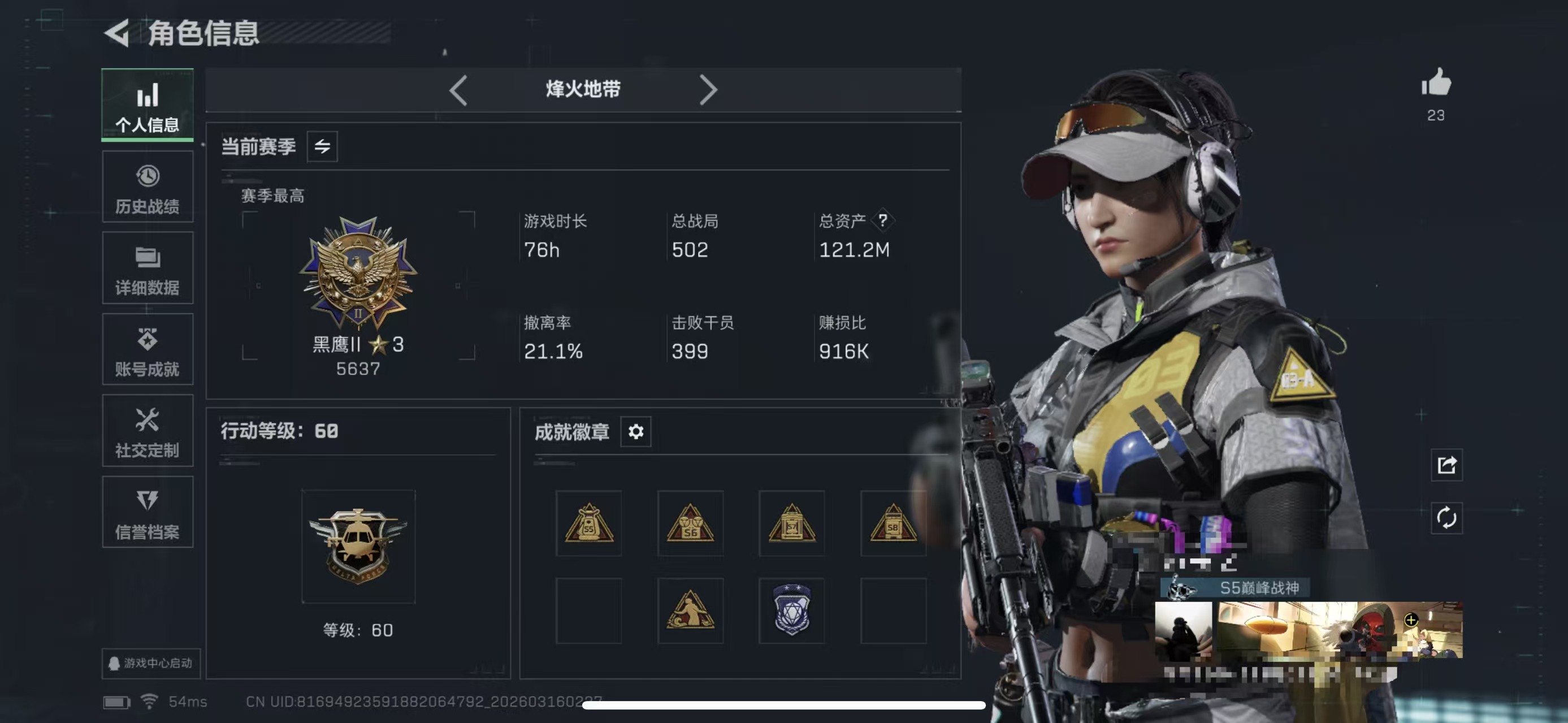Screen dimensions: 1568x723
Task: Give a thumbs-up like to this profile
Action: [x=1436, y=83]
